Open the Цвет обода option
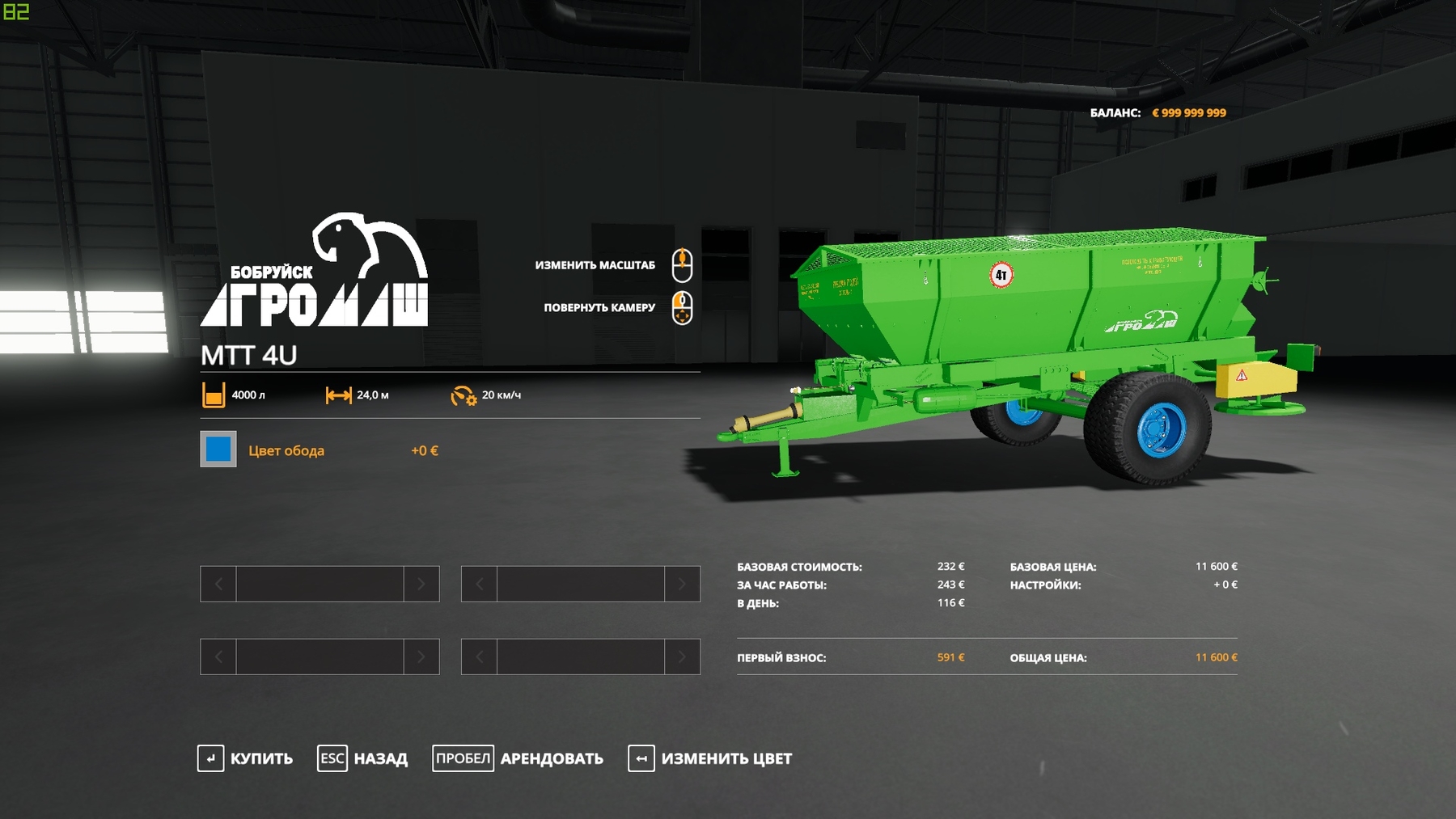 (286, 450)
